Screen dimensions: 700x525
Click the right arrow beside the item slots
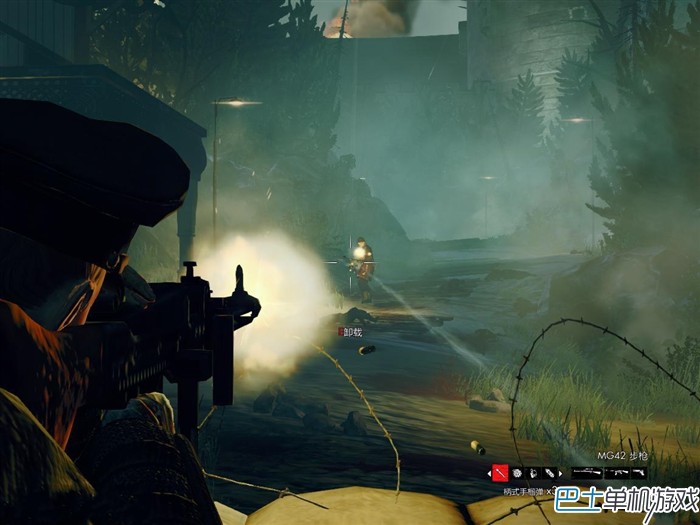pos(560,473)
